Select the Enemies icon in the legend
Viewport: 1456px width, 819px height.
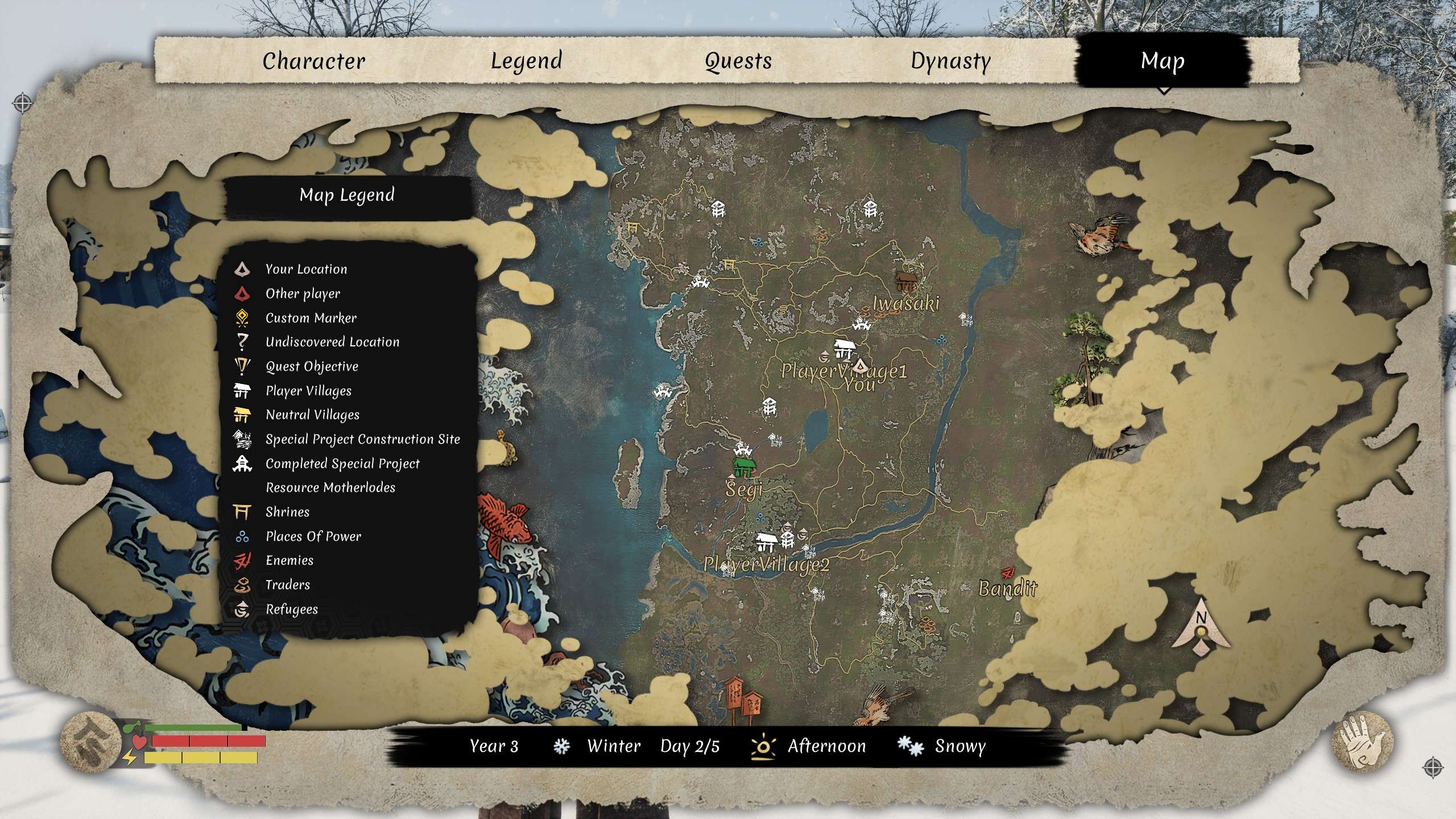(241, 560)
